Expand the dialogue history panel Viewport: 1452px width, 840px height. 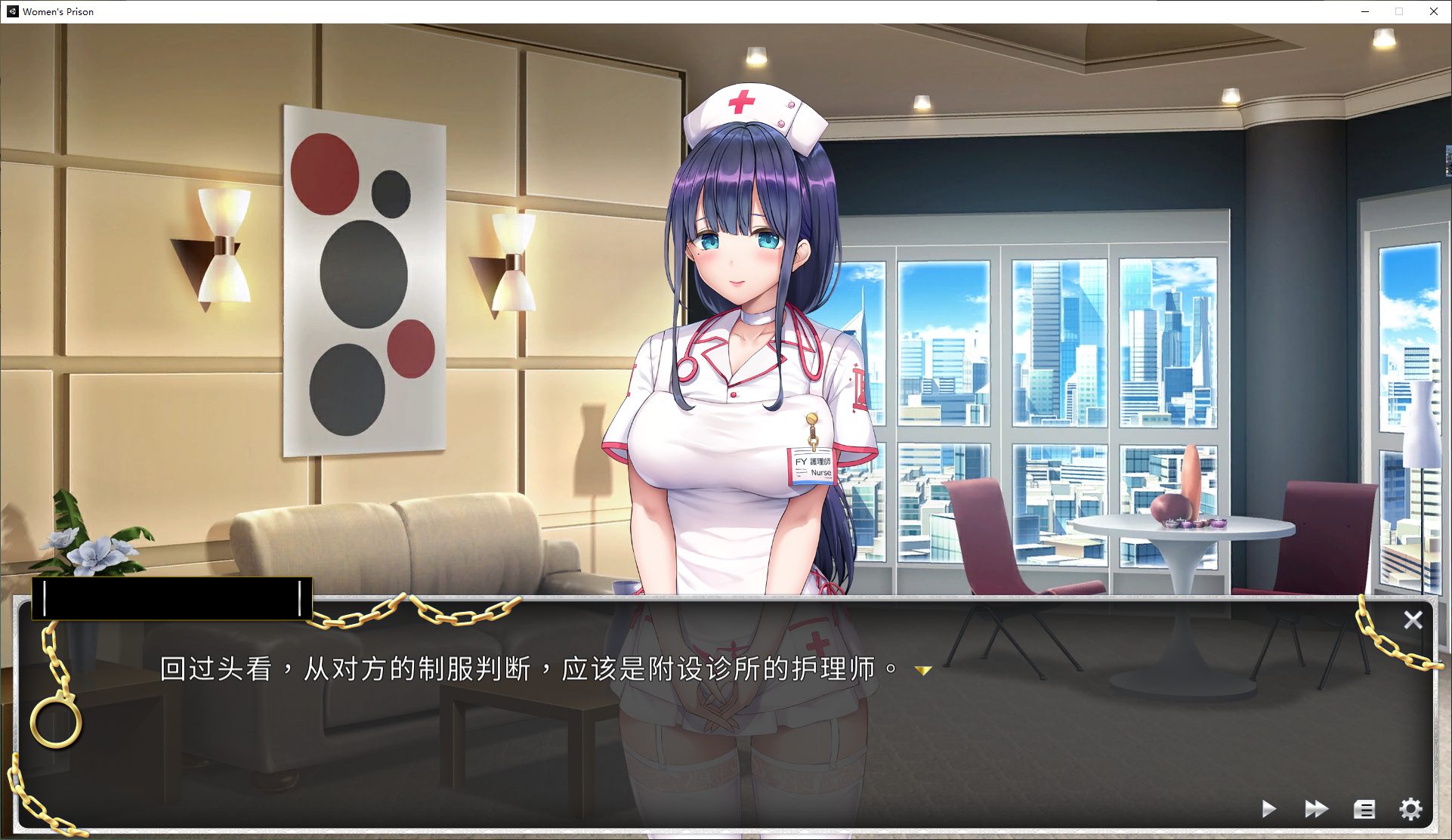coord(1364,808)
